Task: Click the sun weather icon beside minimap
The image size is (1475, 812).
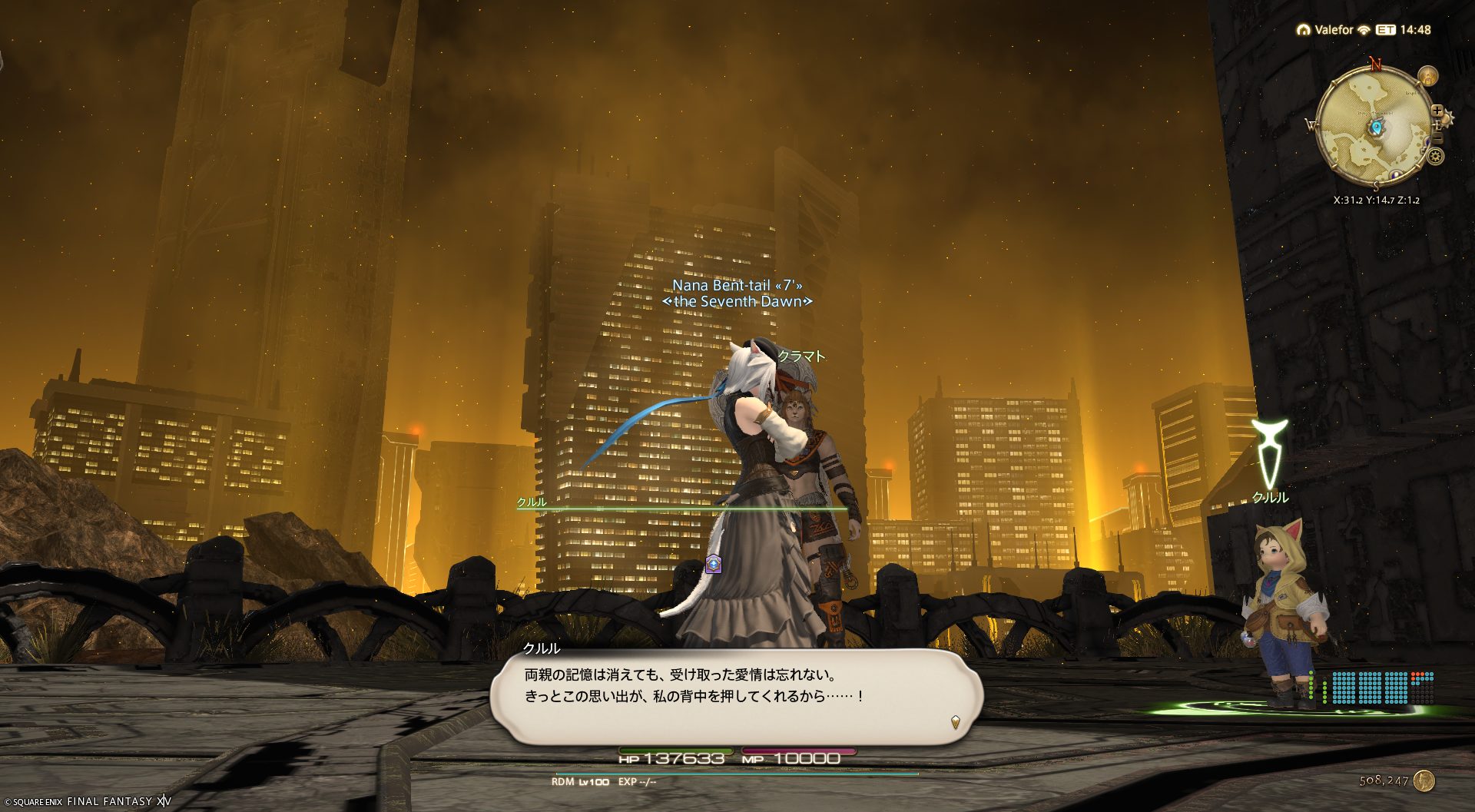Action: pyautogui.click(x=1447, y=118)
